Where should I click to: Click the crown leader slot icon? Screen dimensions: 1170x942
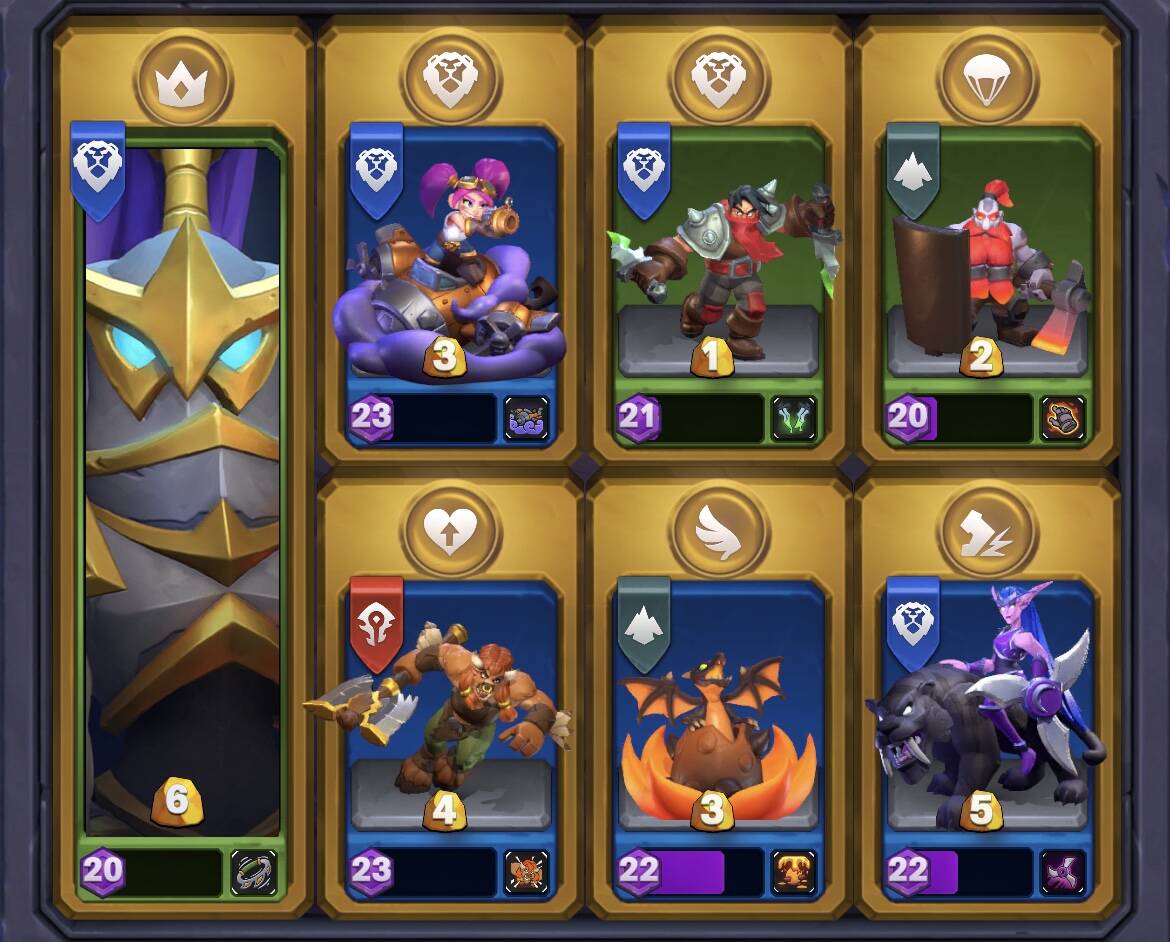click(184, 78)
